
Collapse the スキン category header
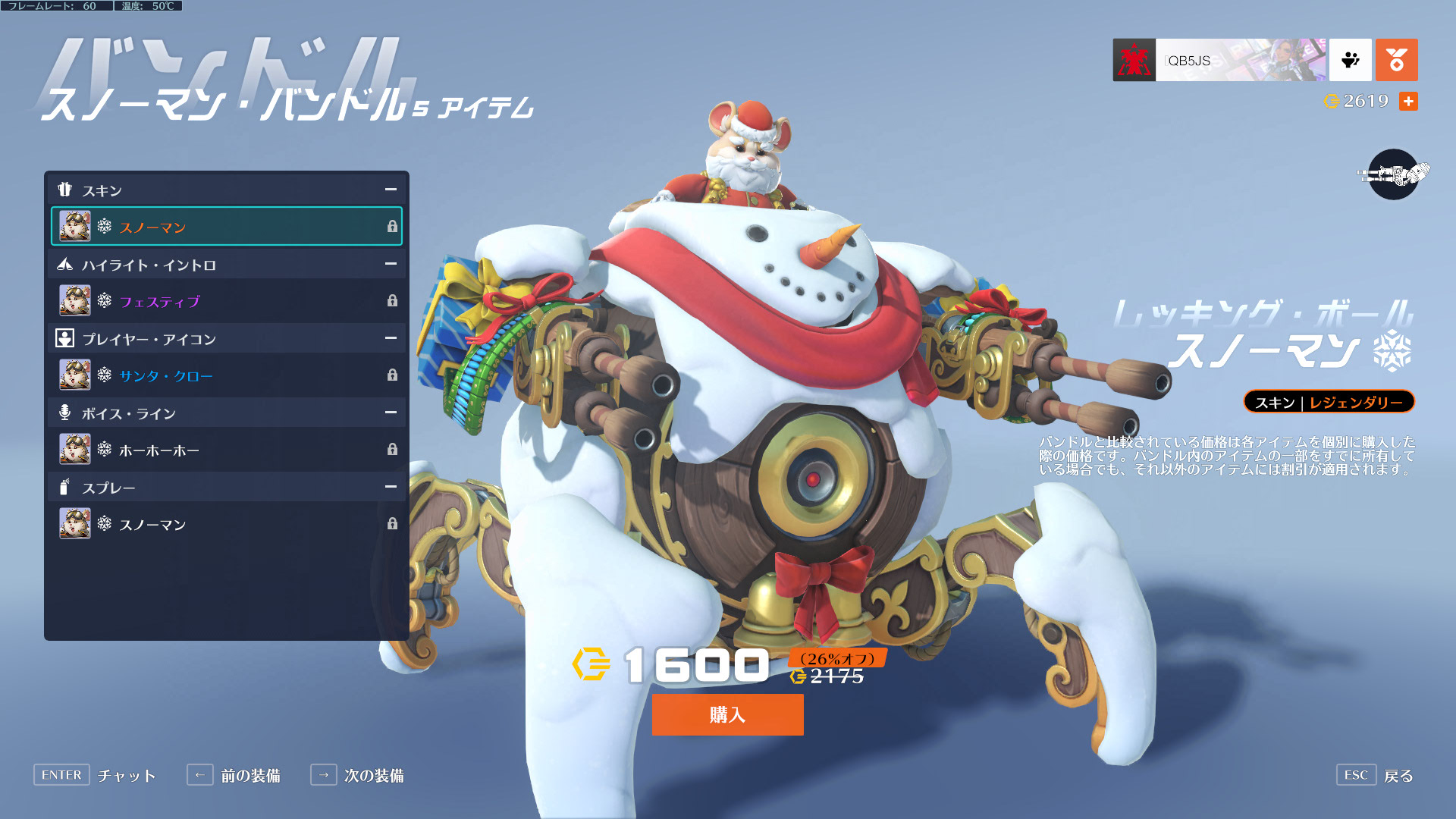point(391,190)
